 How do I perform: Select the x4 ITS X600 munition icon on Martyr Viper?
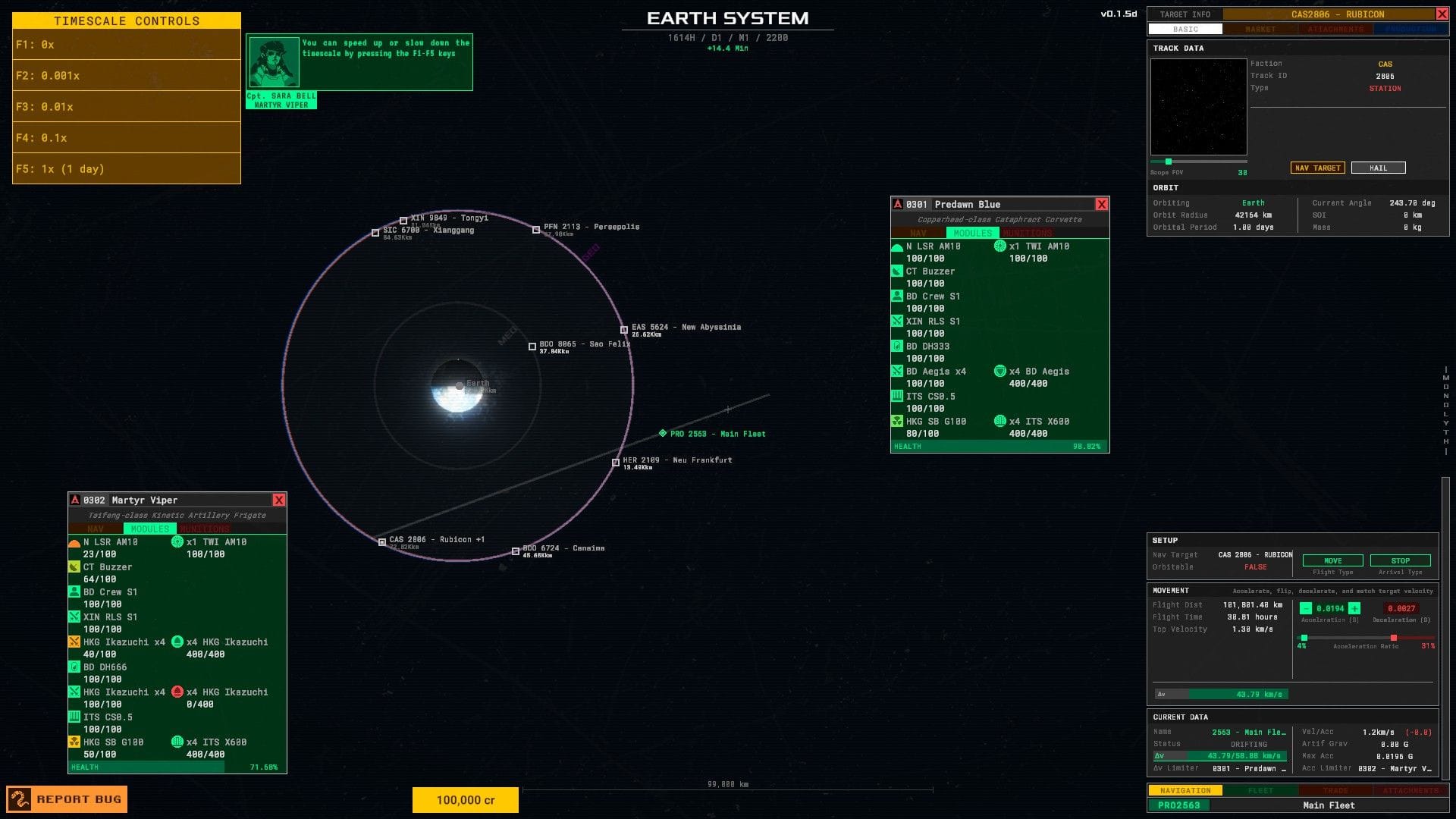(179, 742)
